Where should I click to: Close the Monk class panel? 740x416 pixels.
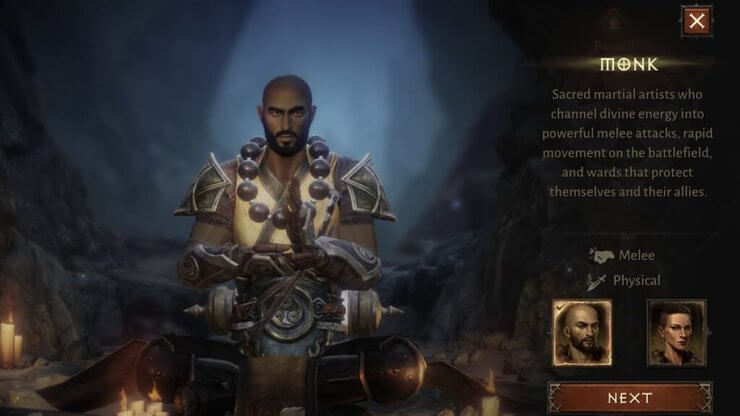(x=696, y=19)
